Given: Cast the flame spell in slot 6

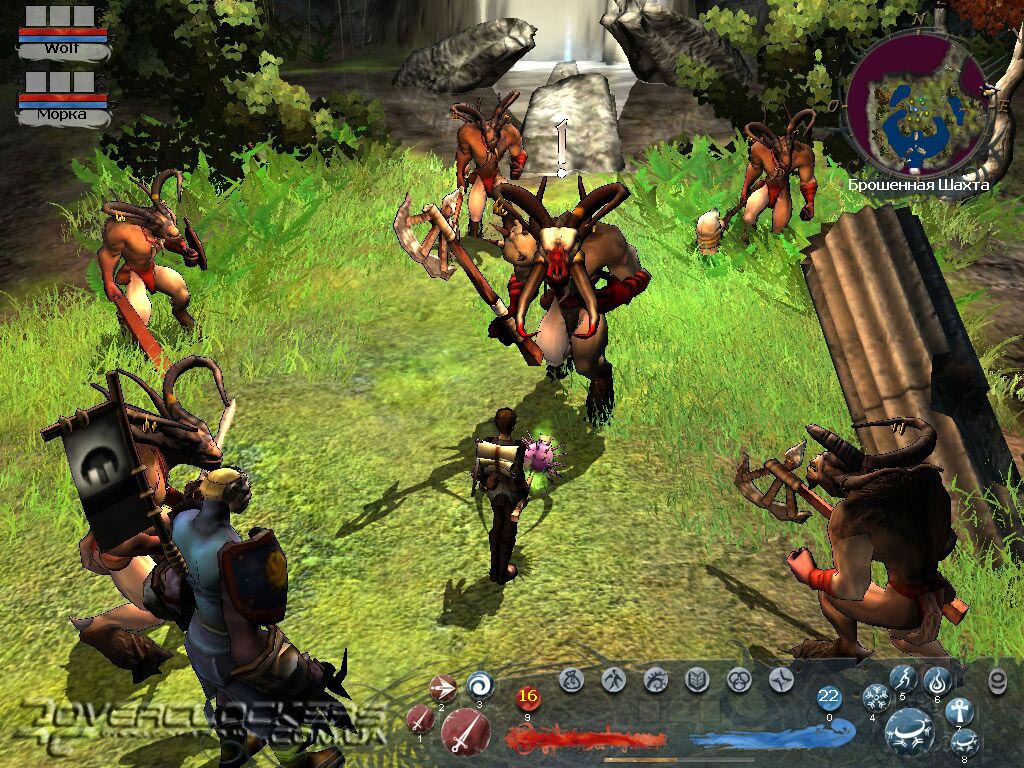Looking at the screenshot, I should 937,681.
